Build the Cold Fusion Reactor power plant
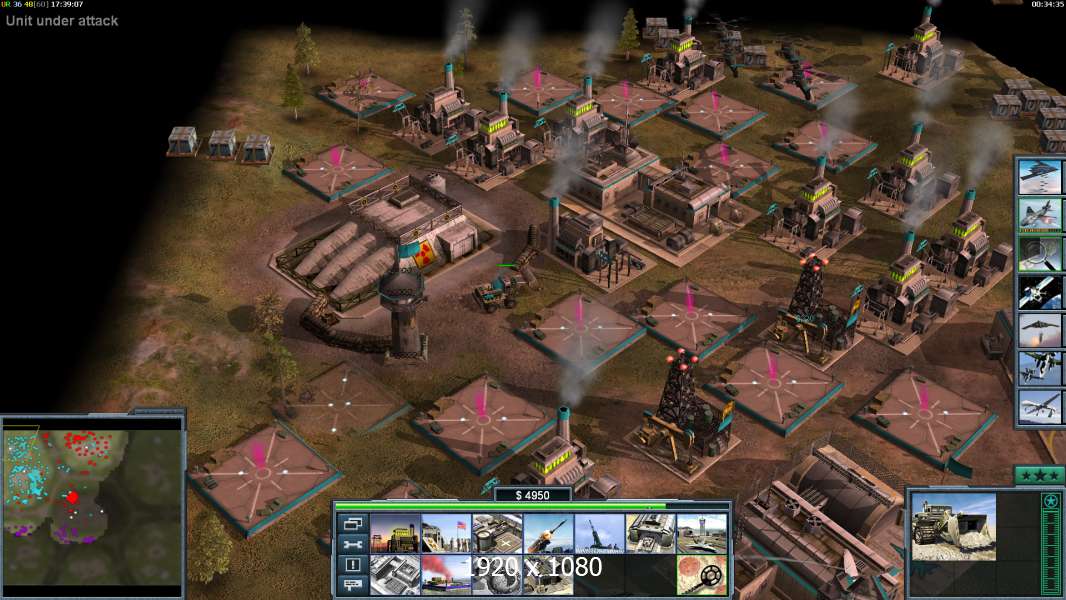The width and height of the screenshot is (1066, 600). tap(395, 533)
